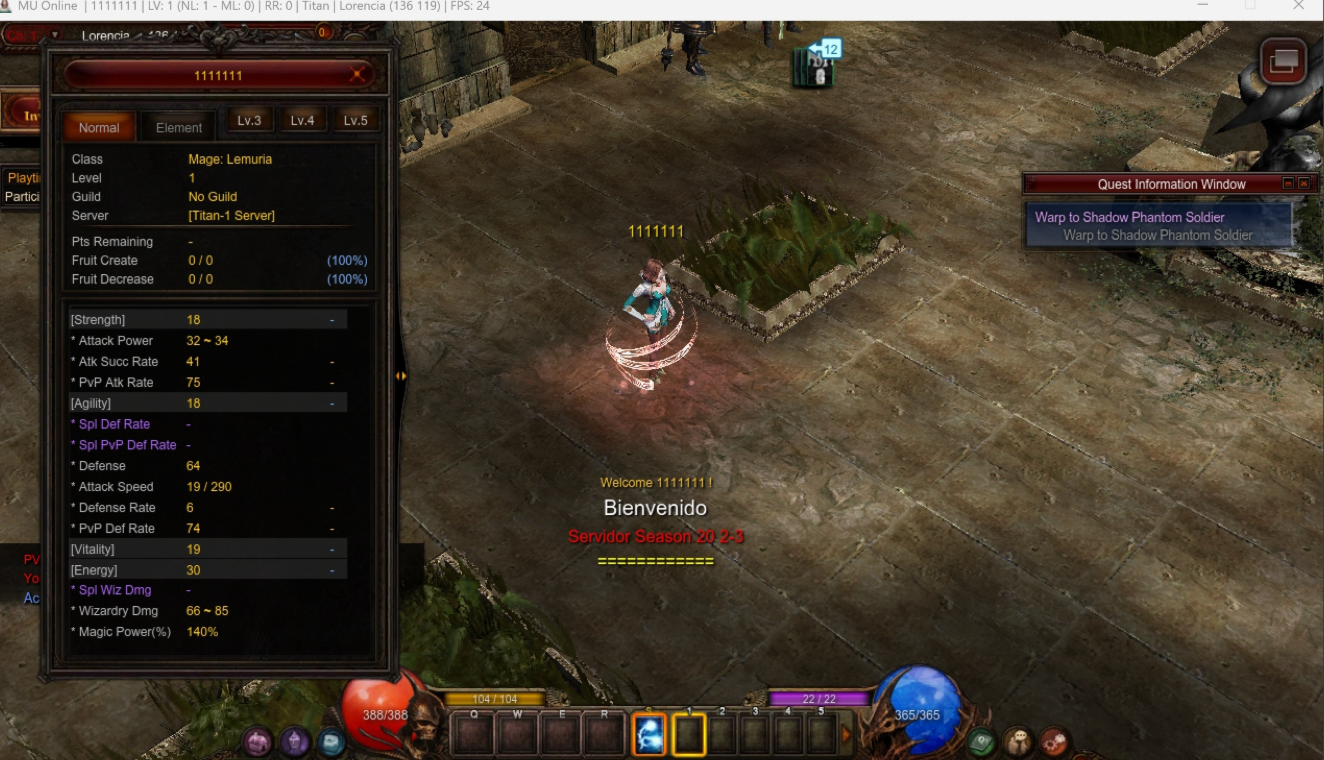Close the 1111111 character stats window
The width and height of the screenshot is (1324, 760).
pos(357,75)
